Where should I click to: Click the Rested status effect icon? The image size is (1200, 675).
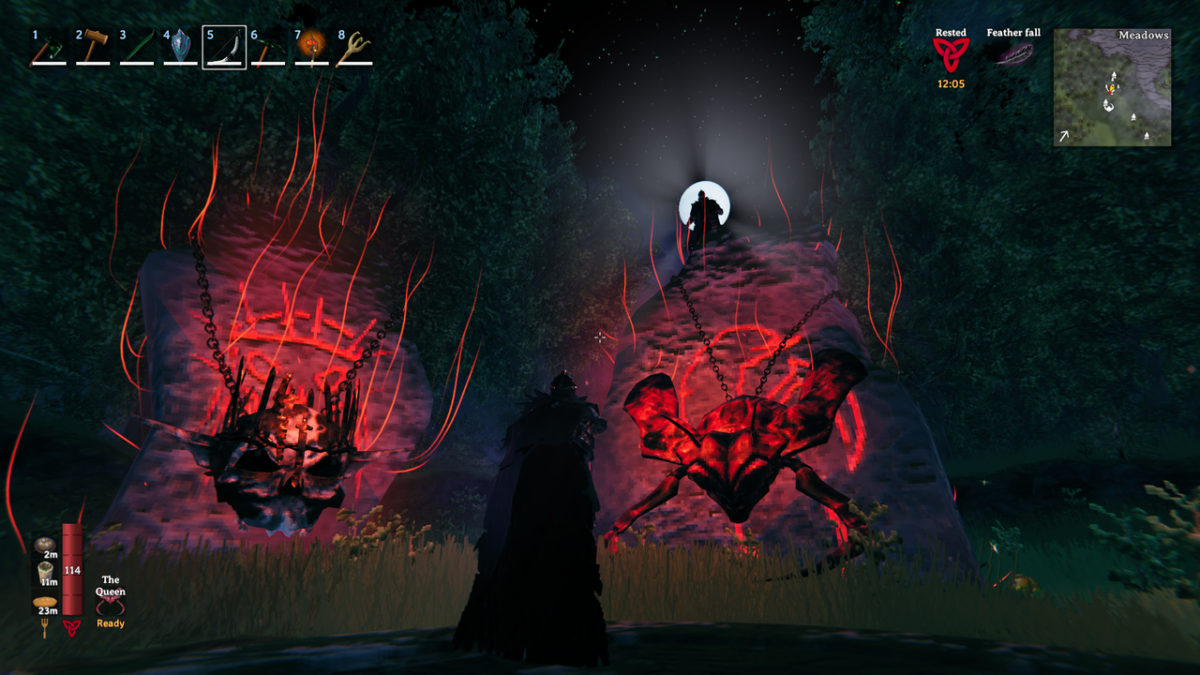950,55
